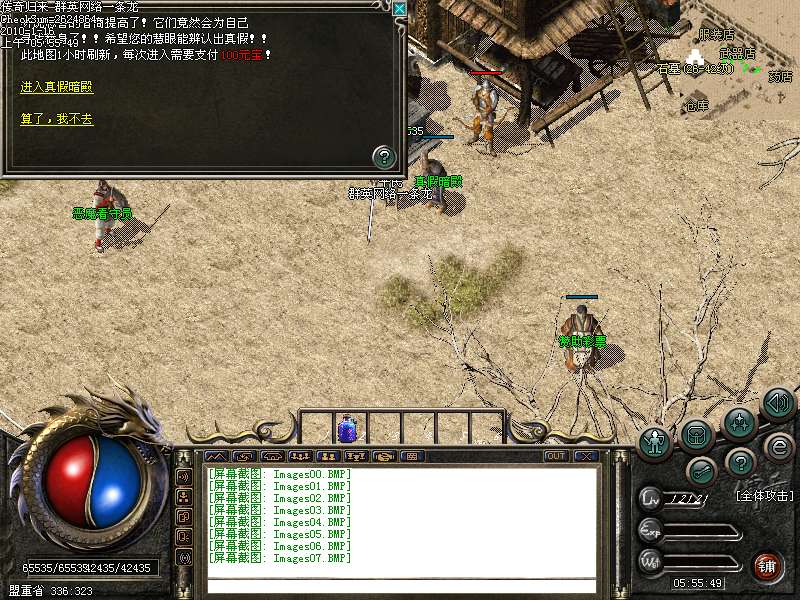Open the minimap button on chat toolbar
This screenshot has width=800, height=600.
click(217, 456)
